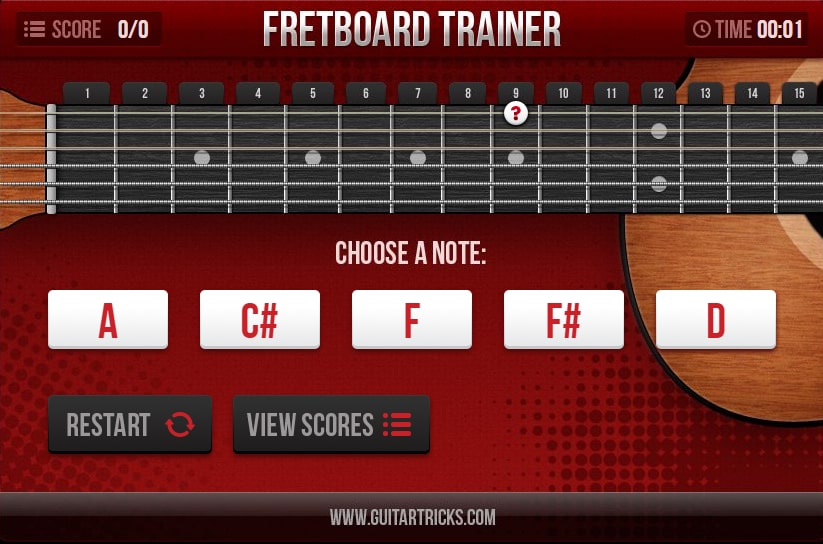The width and height of the screenshot is (823, 544).
Task: Visit the www.guitartricks.com link
Action: coord(412,518)
